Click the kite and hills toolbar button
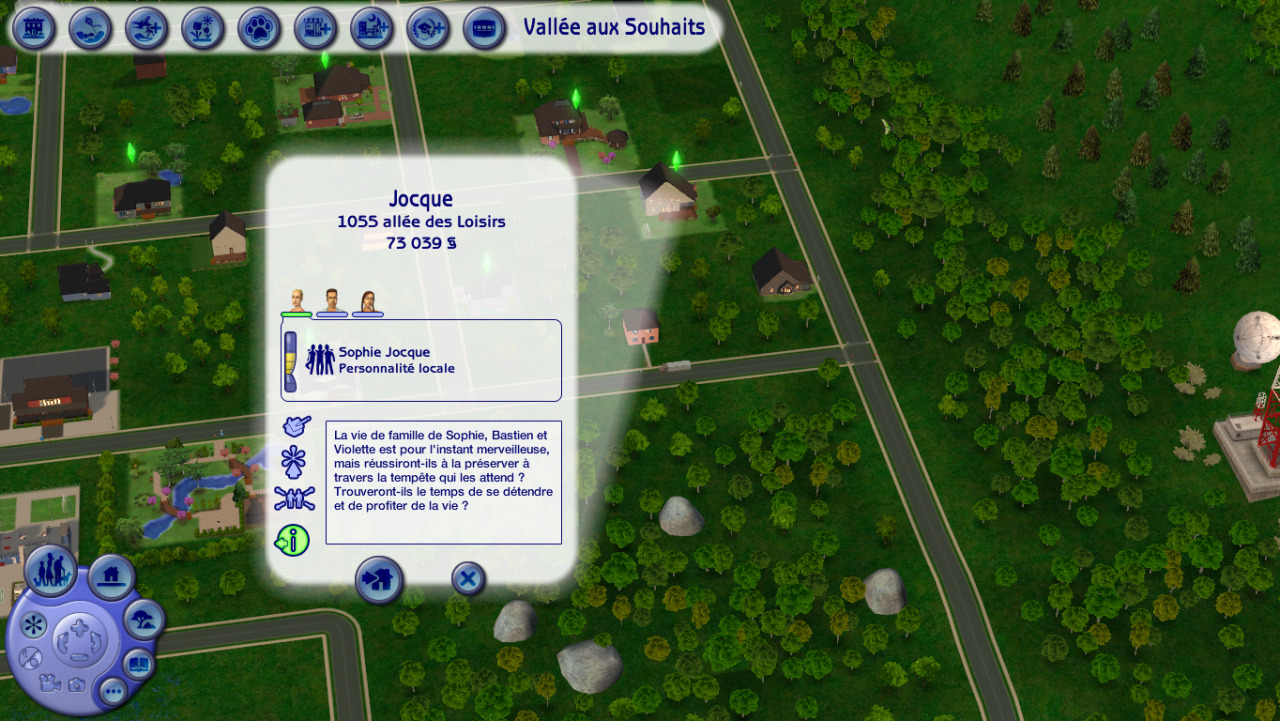The width and height of the screenshot is (1280, 721). point(90,28)
